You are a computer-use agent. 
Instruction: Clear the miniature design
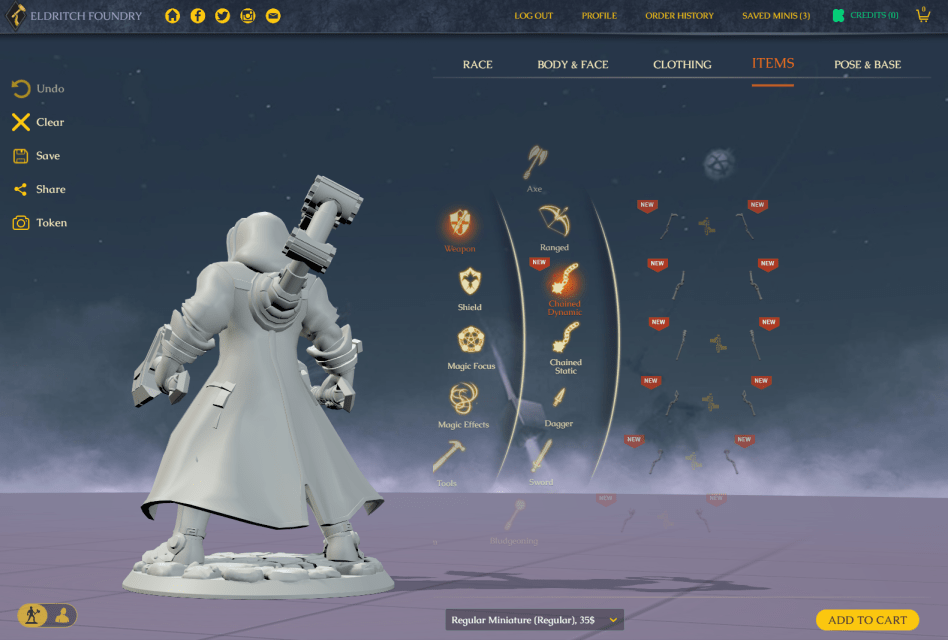[38, 123]
